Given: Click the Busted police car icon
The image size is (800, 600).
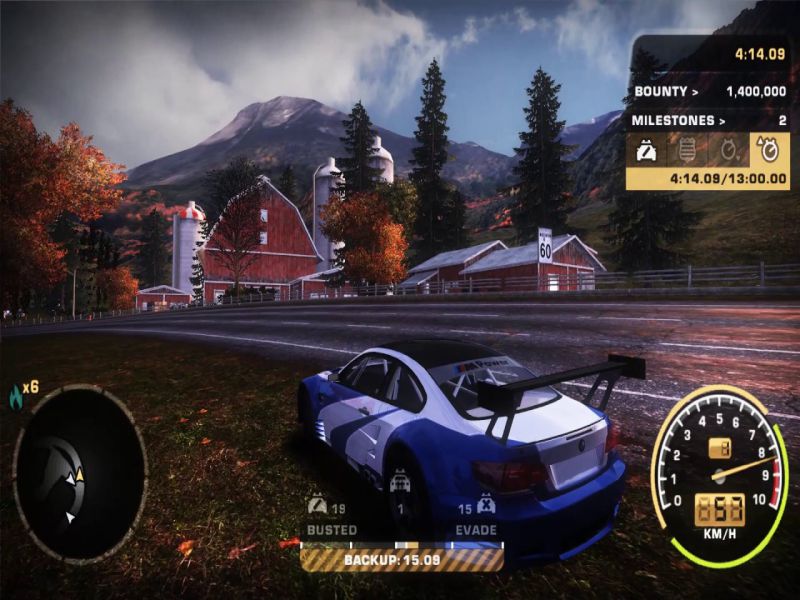Looking at the screenshot, I should pyautogui.click(x=318, y=504).
